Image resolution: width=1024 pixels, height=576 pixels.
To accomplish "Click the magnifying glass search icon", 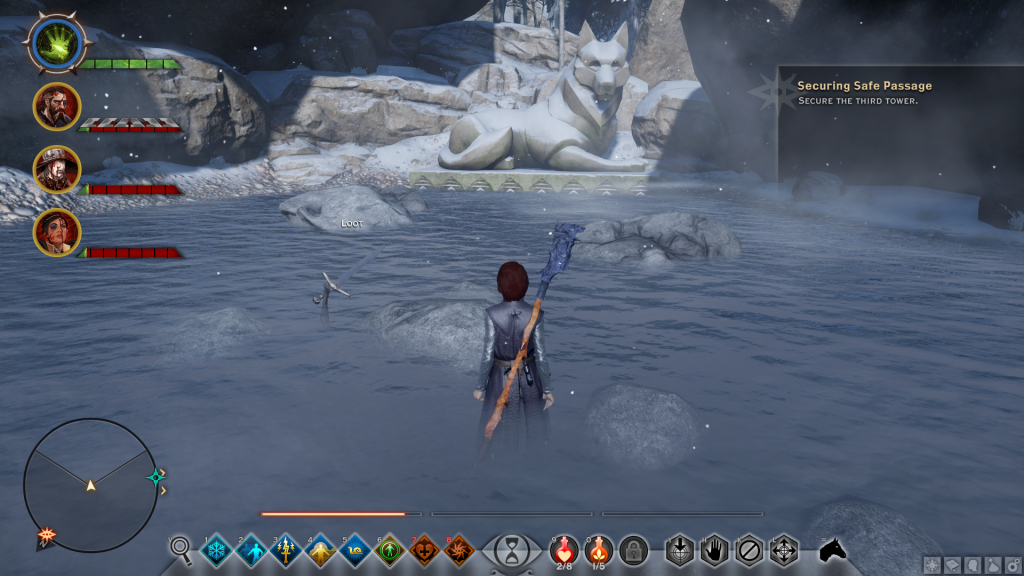I will [x=181, y=548].
